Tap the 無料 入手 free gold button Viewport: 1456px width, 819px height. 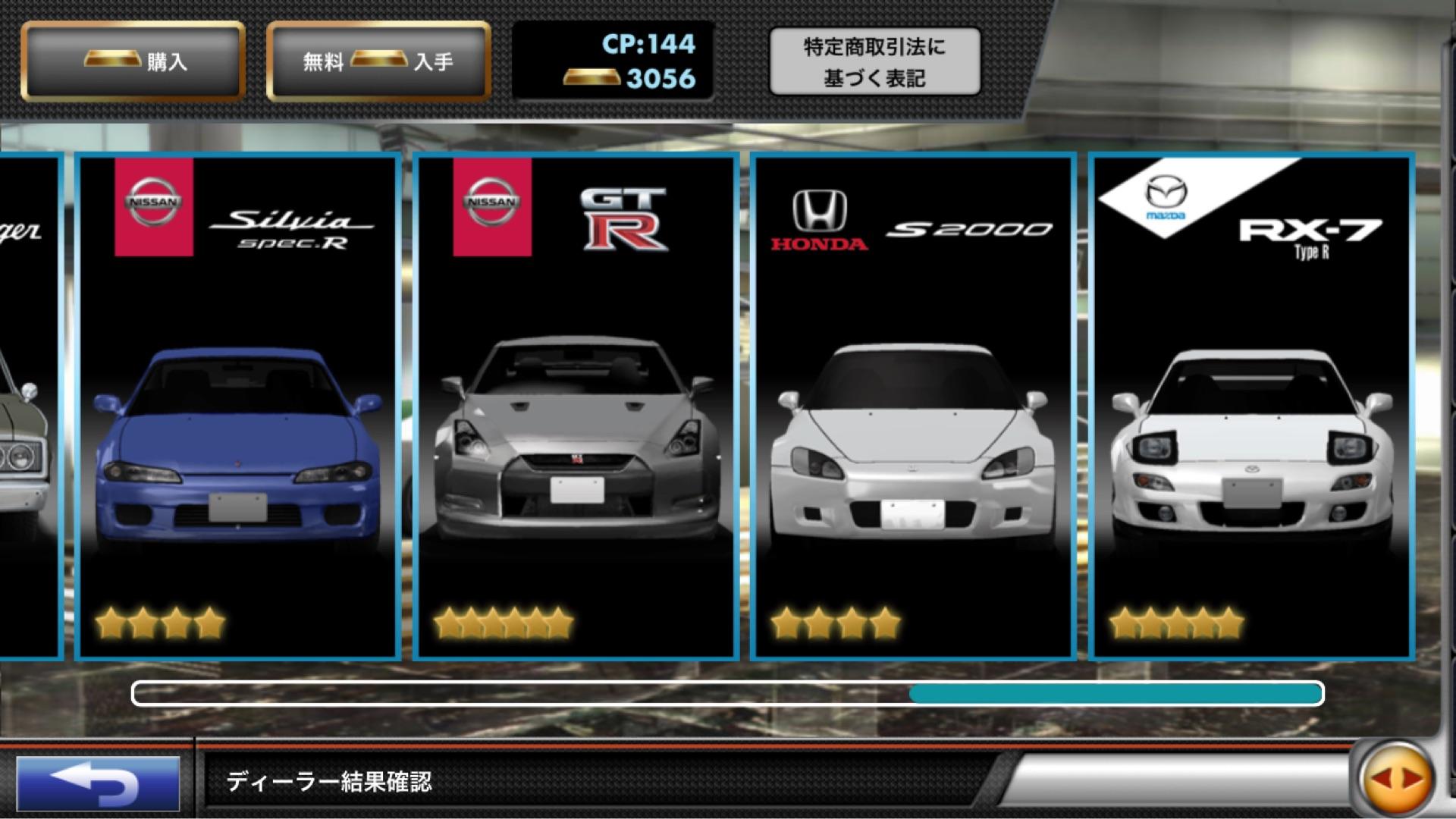pos(378,61)
